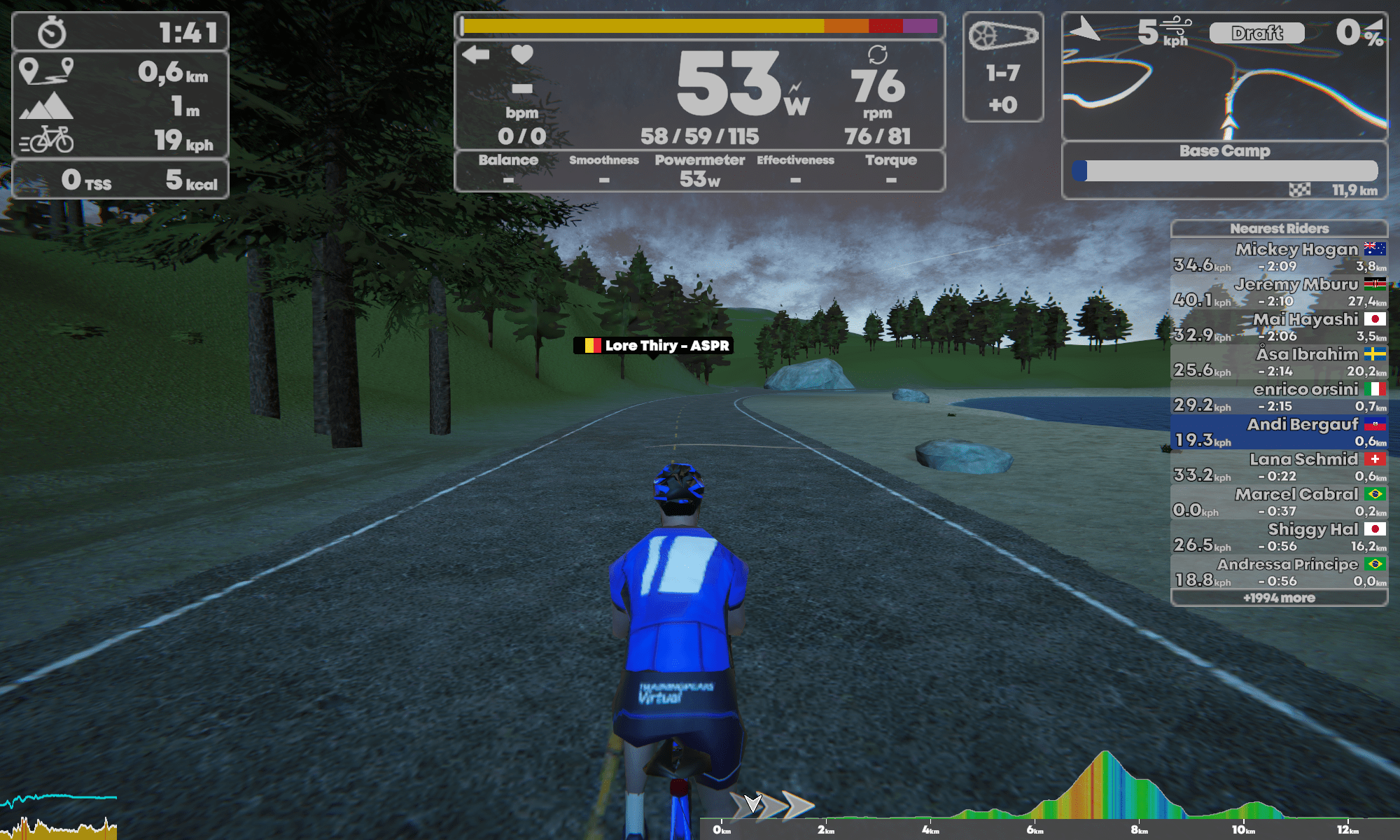Click the Base Camp route progress panel
Image resolution: width=1400 pixels, height=840 pixels.
click(x=1224, y=171)
